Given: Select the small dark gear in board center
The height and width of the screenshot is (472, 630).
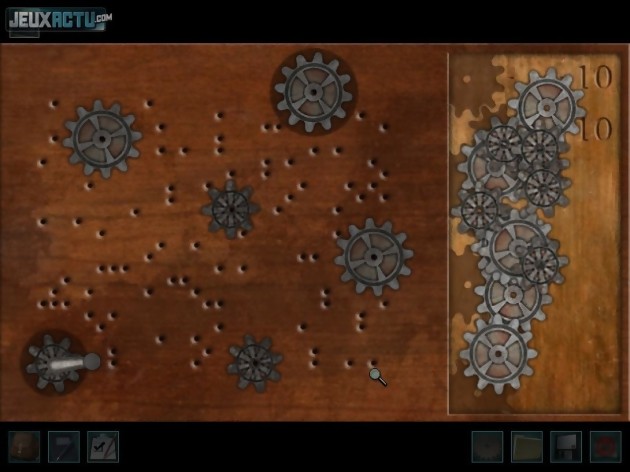Looking at the screenshot, I should (230, 208).
